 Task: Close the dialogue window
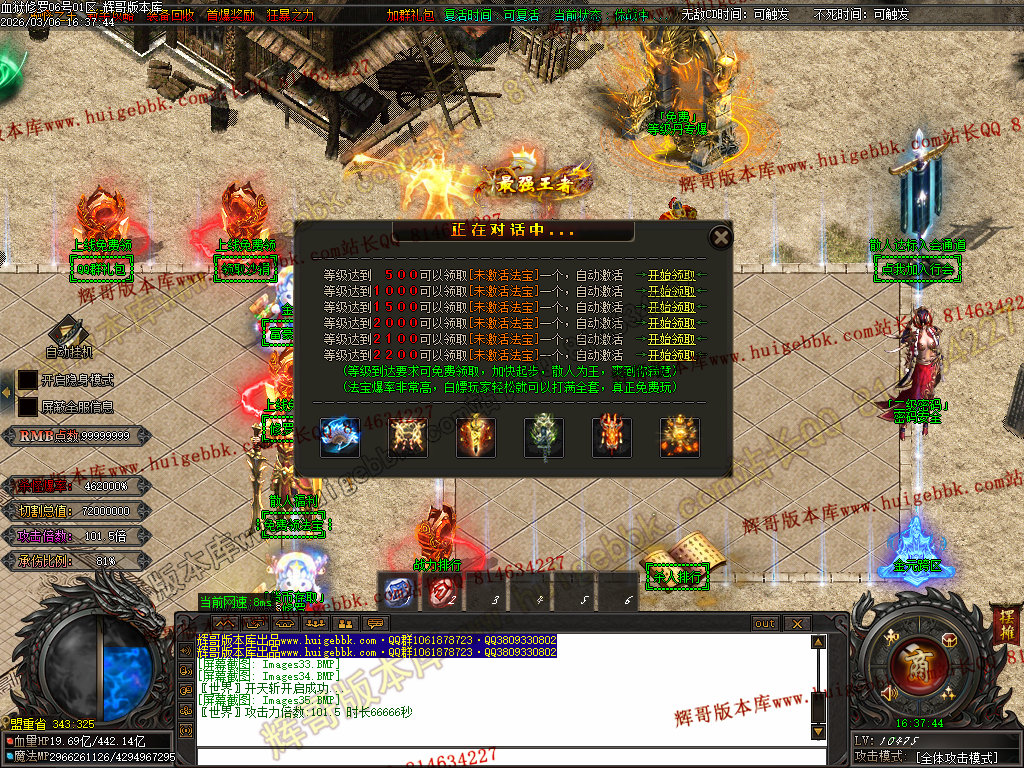pos(720,238)
